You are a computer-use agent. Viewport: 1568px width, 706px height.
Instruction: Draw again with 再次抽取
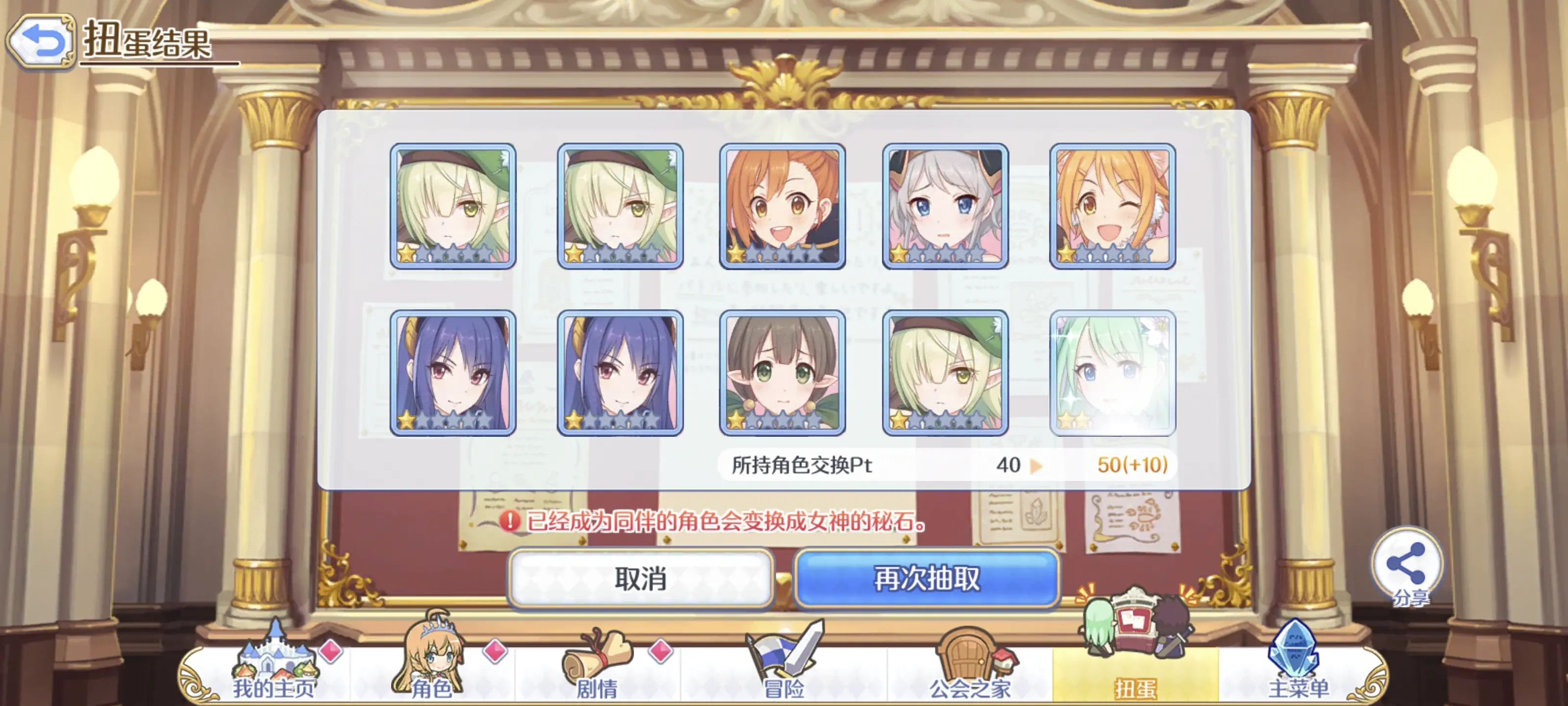927,578
